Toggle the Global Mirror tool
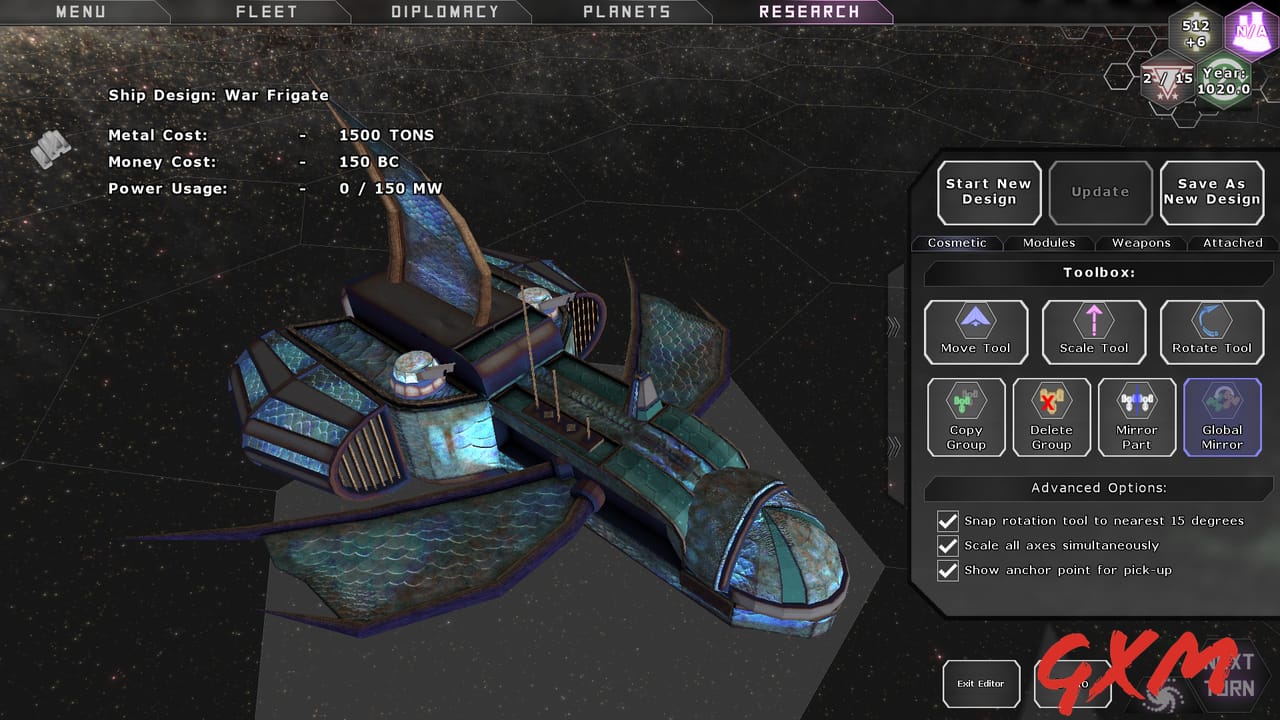This screenshot has height=720, width=1280. tap(1222, 417)
